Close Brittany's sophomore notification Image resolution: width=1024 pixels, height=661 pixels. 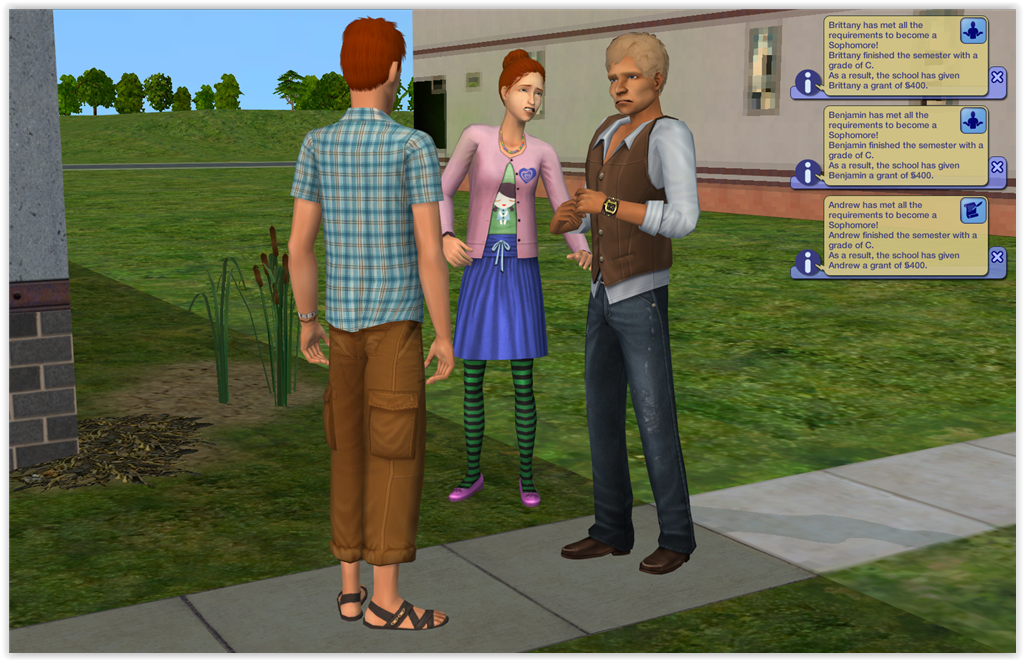[x=996, y=77]
